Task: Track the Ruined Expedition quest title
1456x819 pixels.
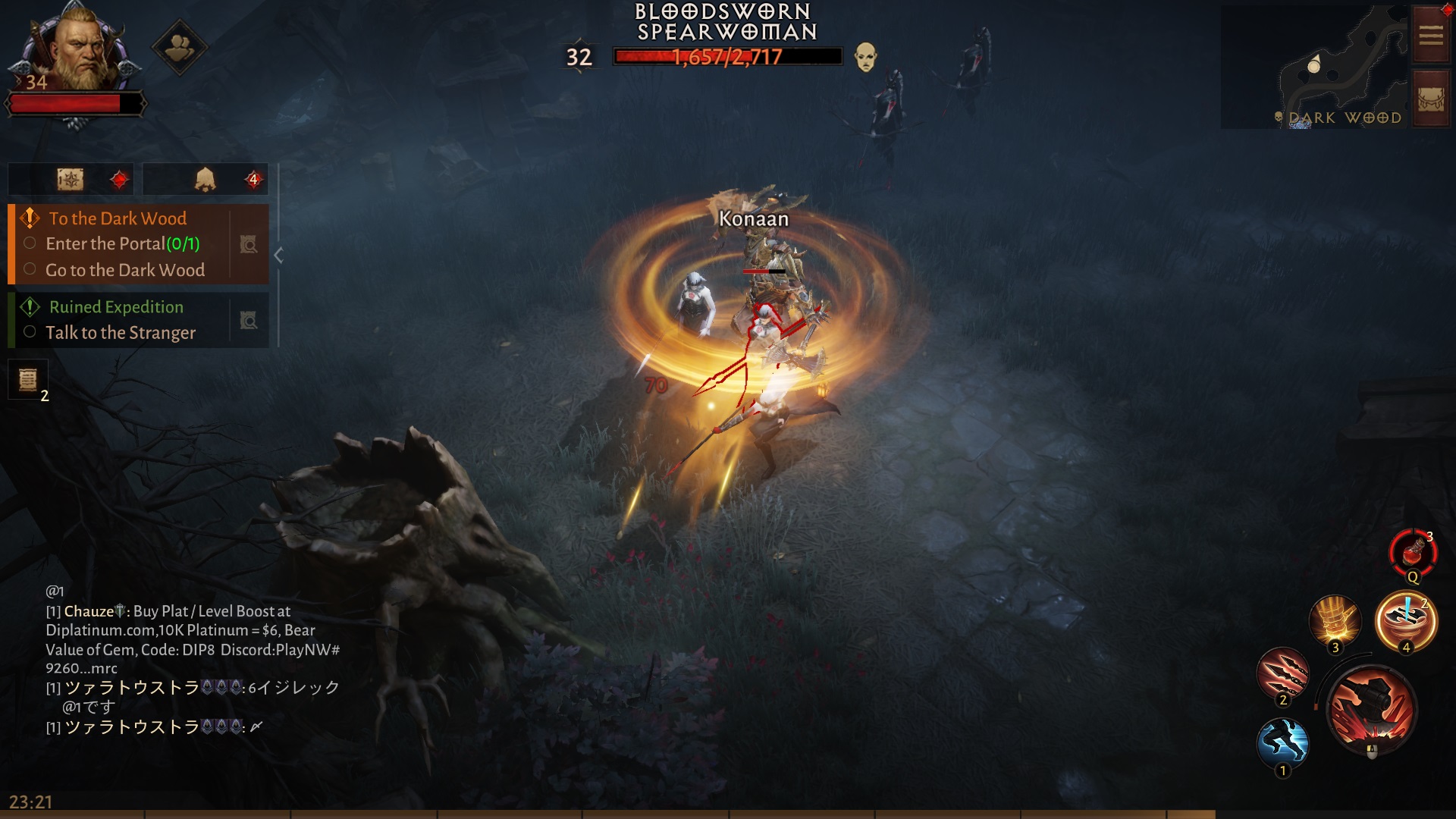Action: (115, 307)
